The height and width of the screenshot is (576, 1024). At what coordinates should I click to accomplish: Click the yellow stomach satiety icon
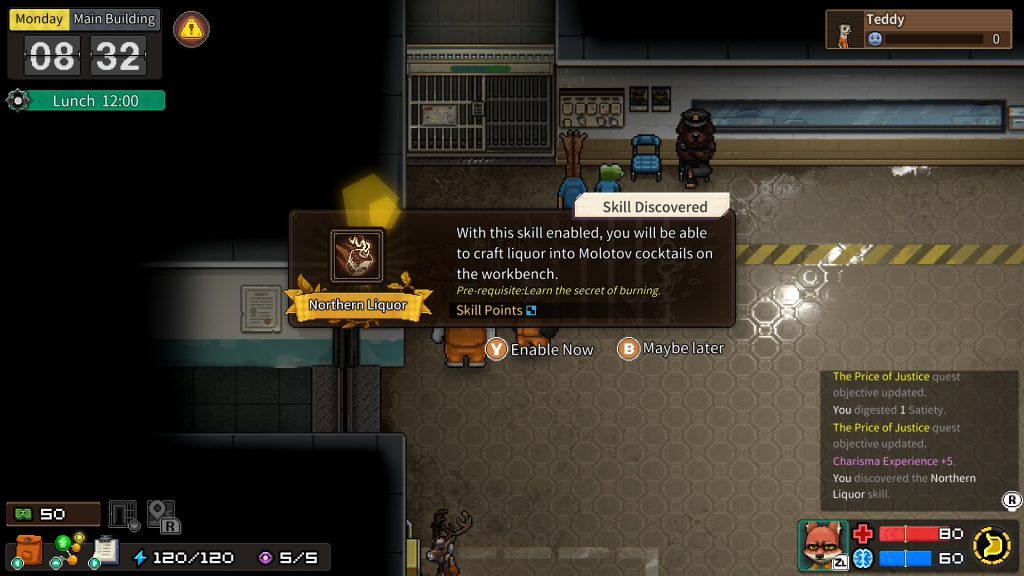pos(989,545)
